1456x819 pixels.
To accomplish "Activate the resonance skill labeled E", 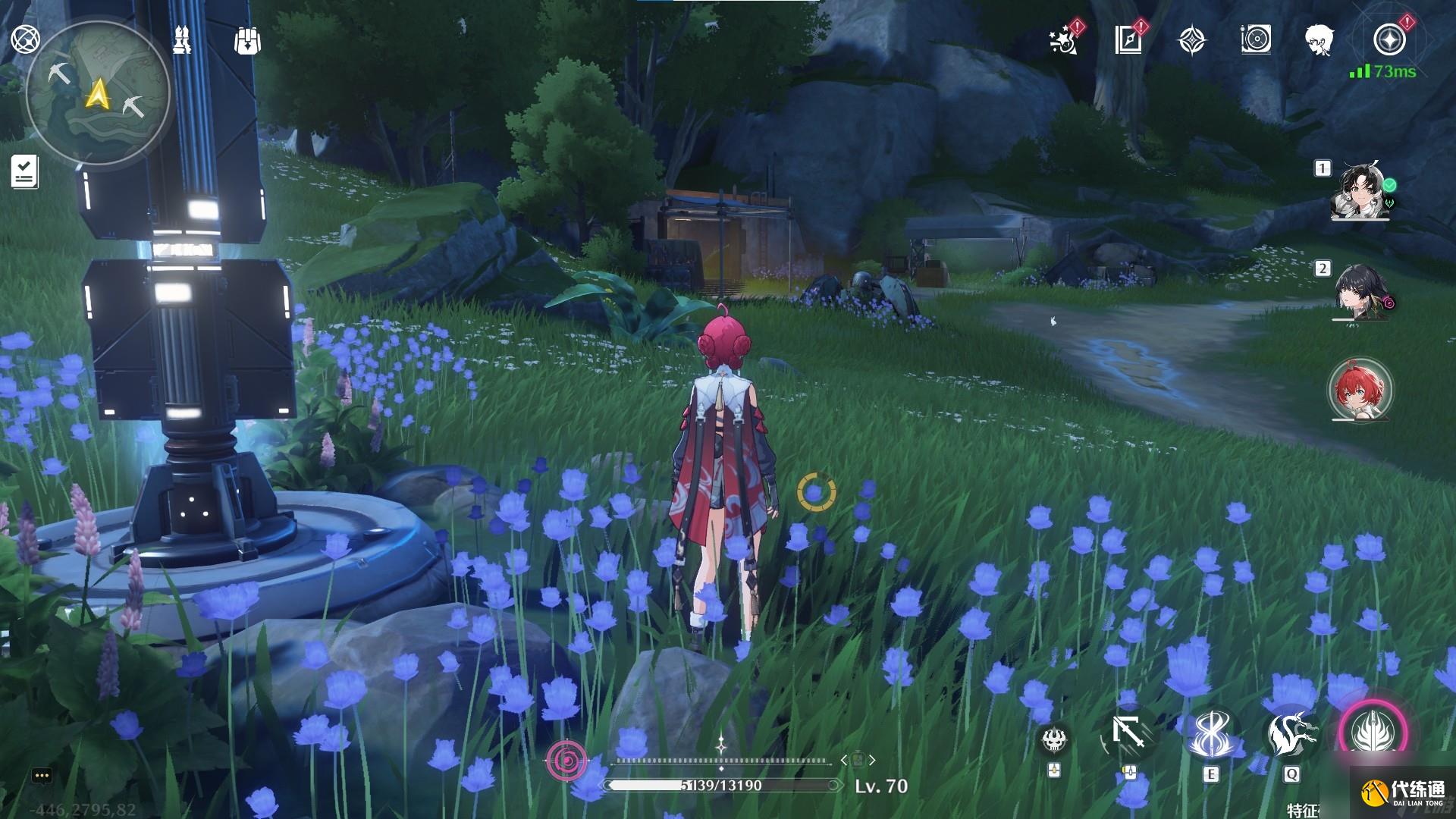I will pos(1209,734).
